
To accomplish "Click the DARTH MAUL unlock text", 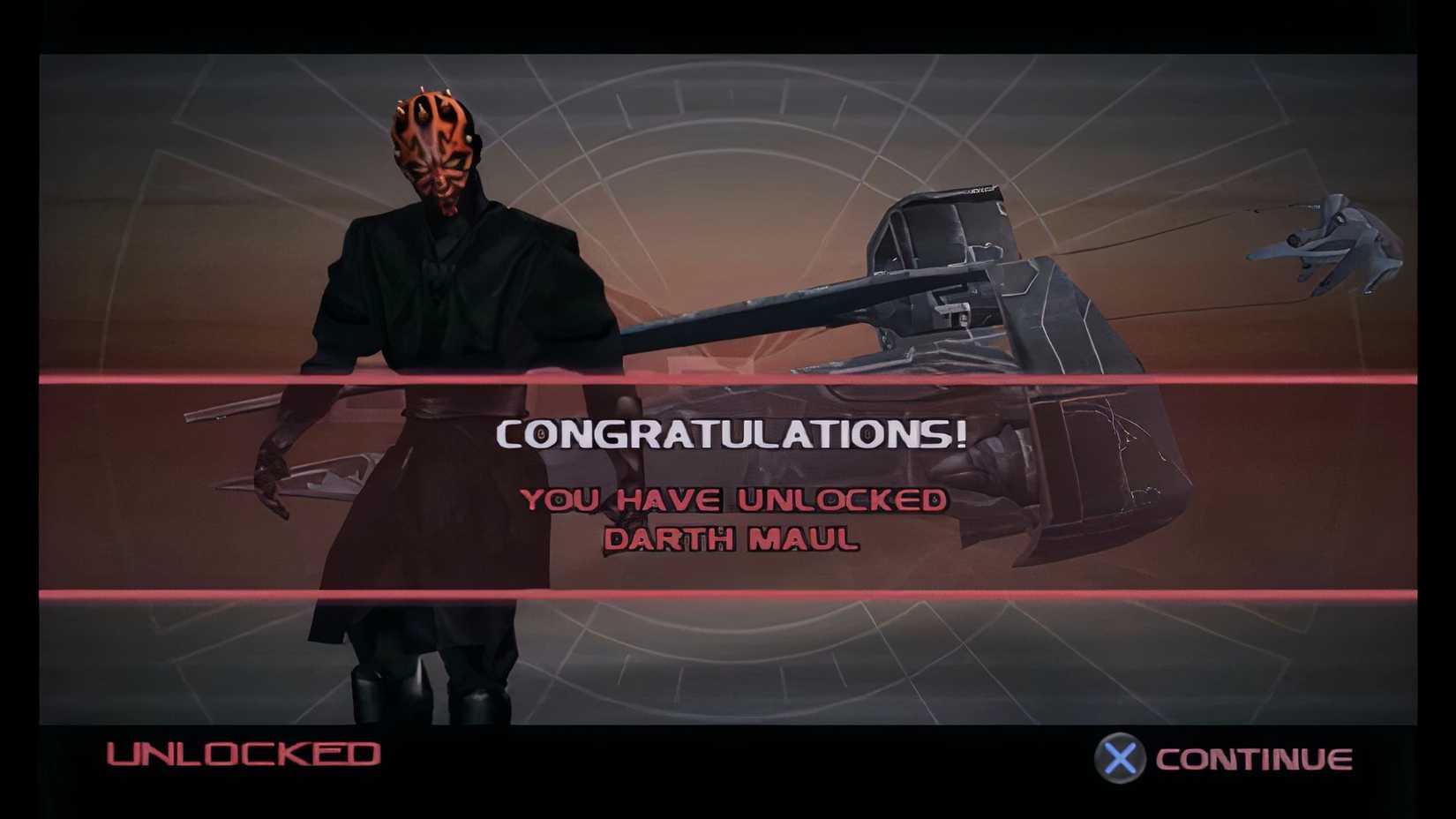I will click(x=731, y=539).
